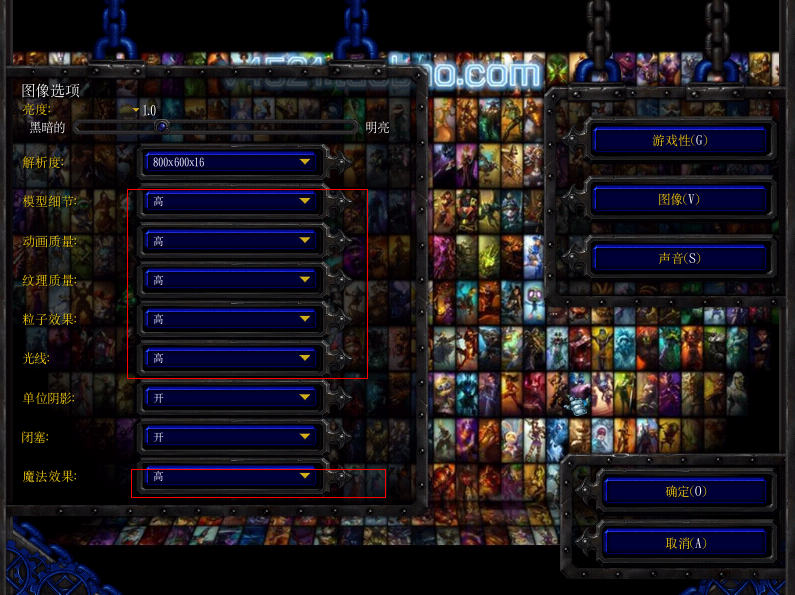Expand the 魔法效果 spell effects dropdown

coord(231,477)
